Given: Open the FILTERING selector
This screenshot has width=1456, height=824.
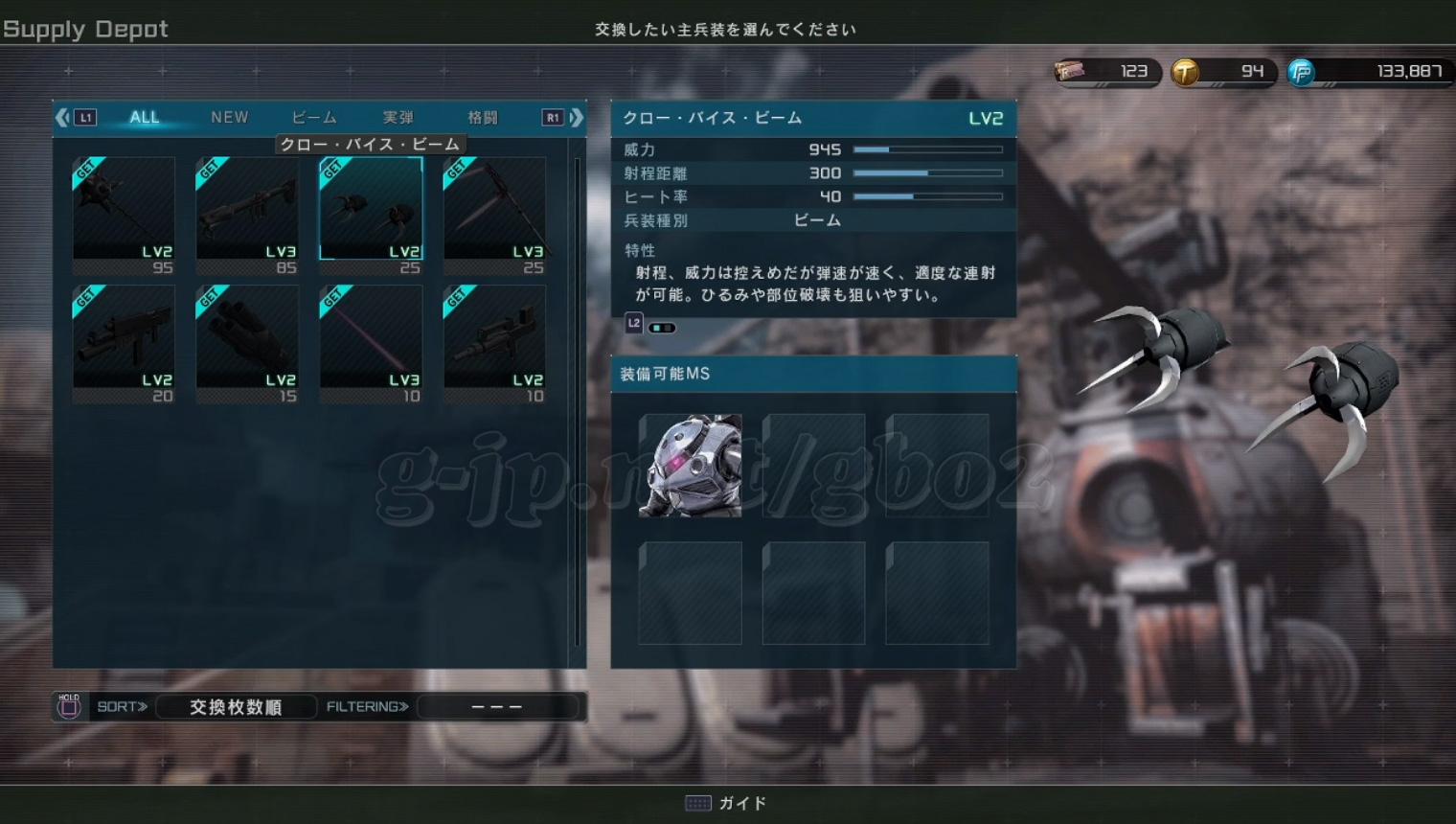Looking at the screenshot, I should pos(496,707).
